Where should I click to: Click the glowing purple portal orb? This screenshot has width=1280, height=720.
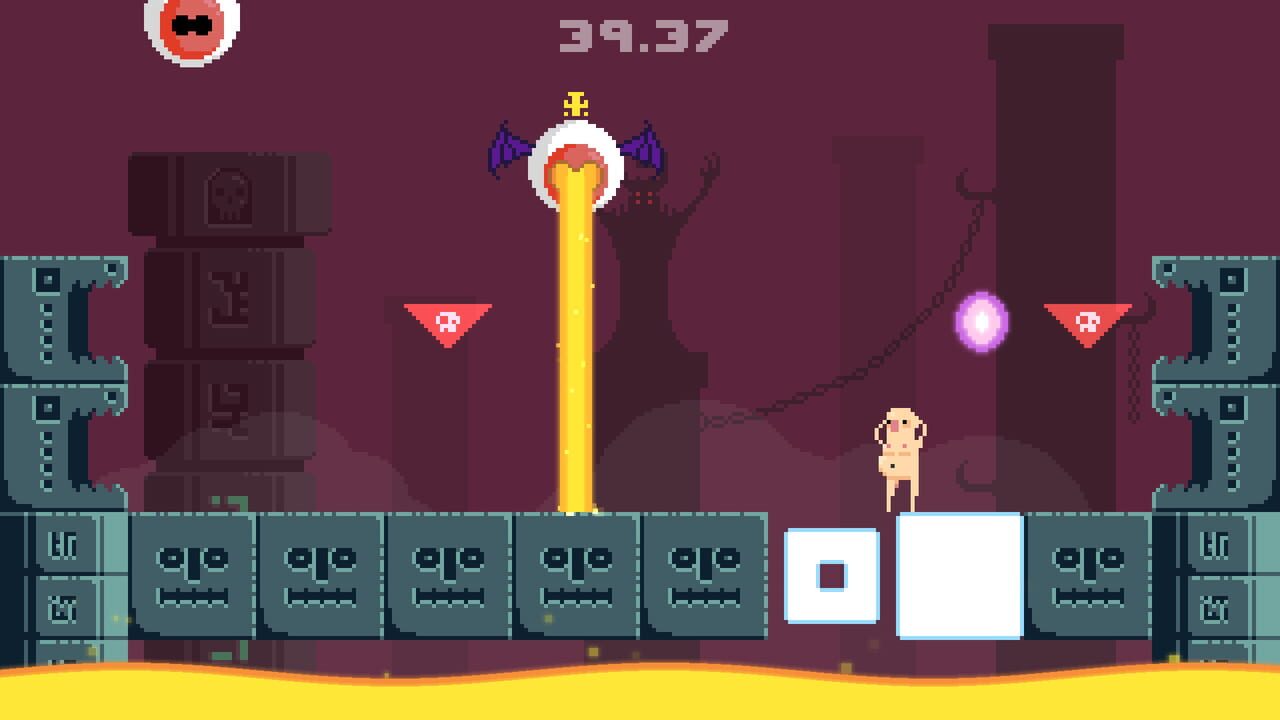[982, 322]
